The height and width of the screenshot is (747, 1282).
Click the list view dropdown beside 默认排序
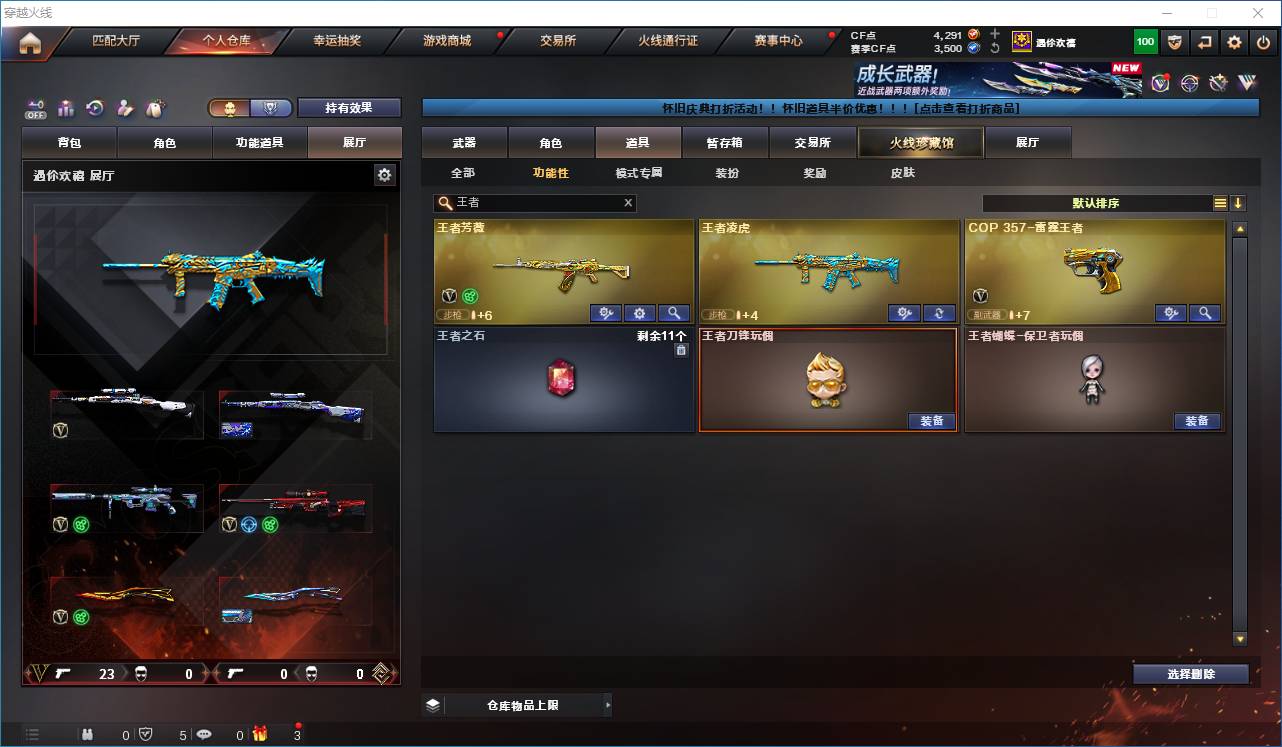tap(1222, 203)
